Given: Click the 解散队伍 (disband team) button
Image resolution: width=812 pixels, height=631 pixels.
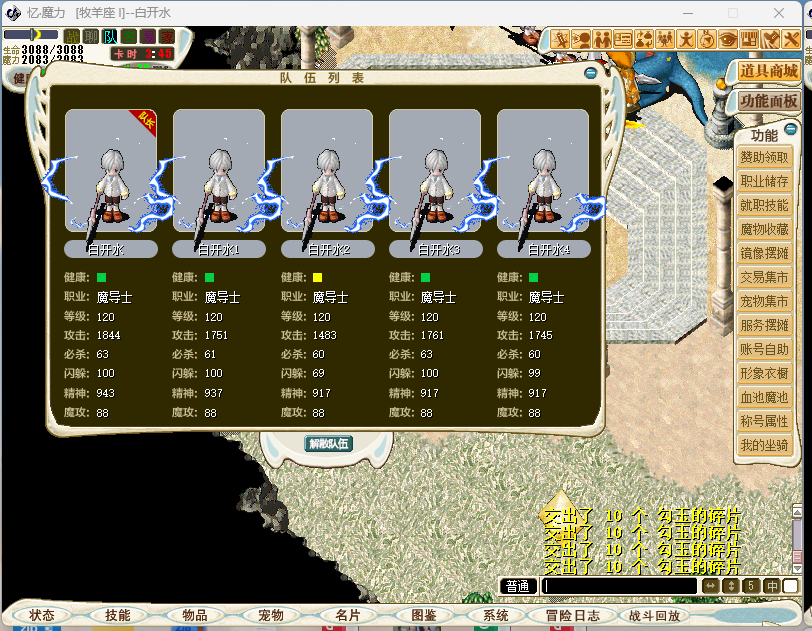Looking at the screenshot, I should click(x=328, y=443).
